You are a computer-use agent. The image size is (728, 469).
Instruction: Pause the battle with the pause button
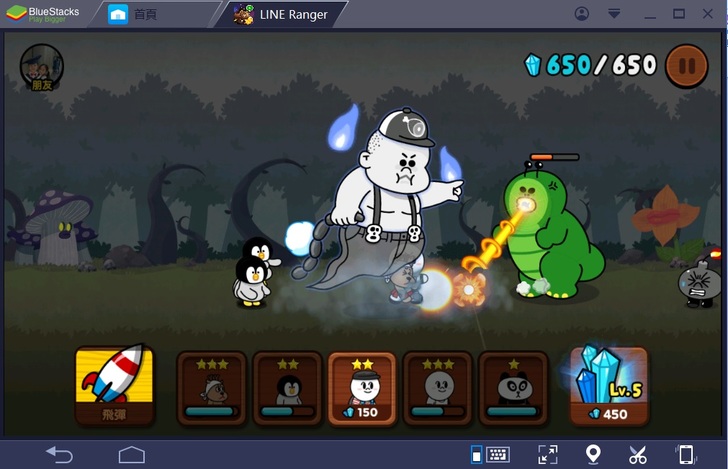point(685,65)
